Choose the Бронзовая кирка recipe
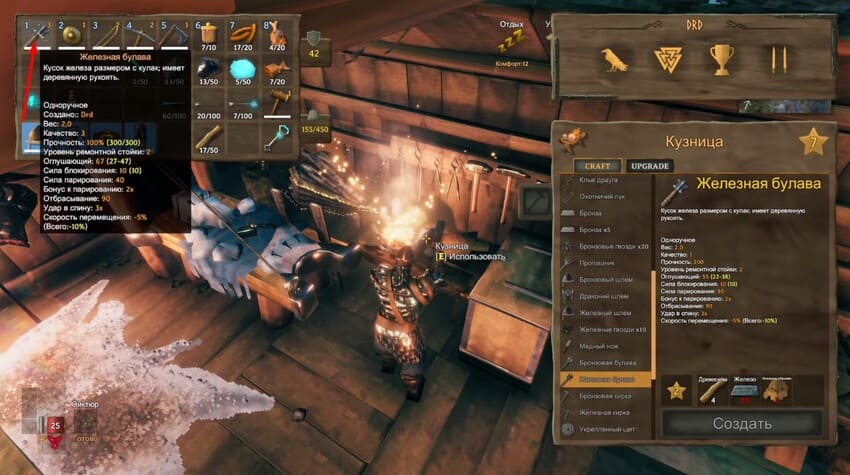 (606, 395)
